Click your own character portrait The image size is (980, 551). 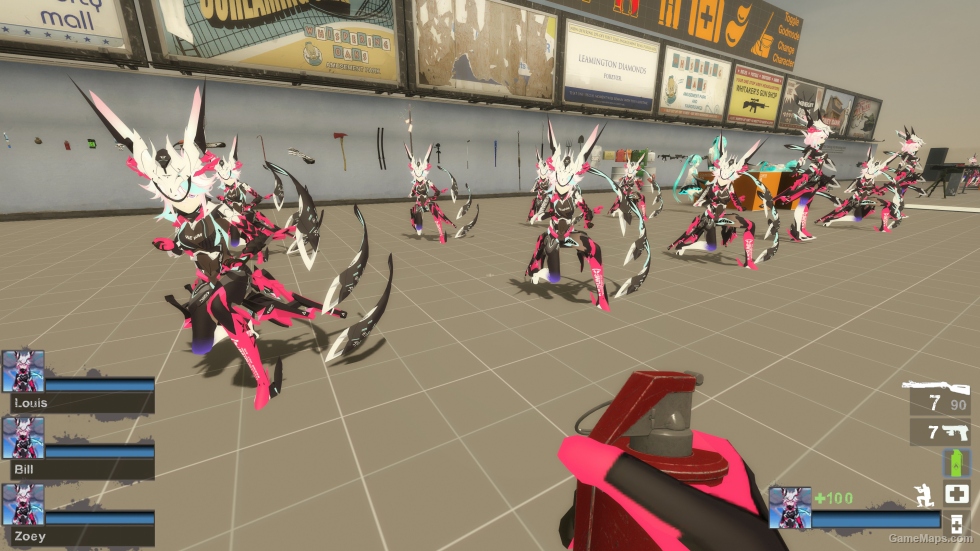pyautogui.click(x=789, y=507)
